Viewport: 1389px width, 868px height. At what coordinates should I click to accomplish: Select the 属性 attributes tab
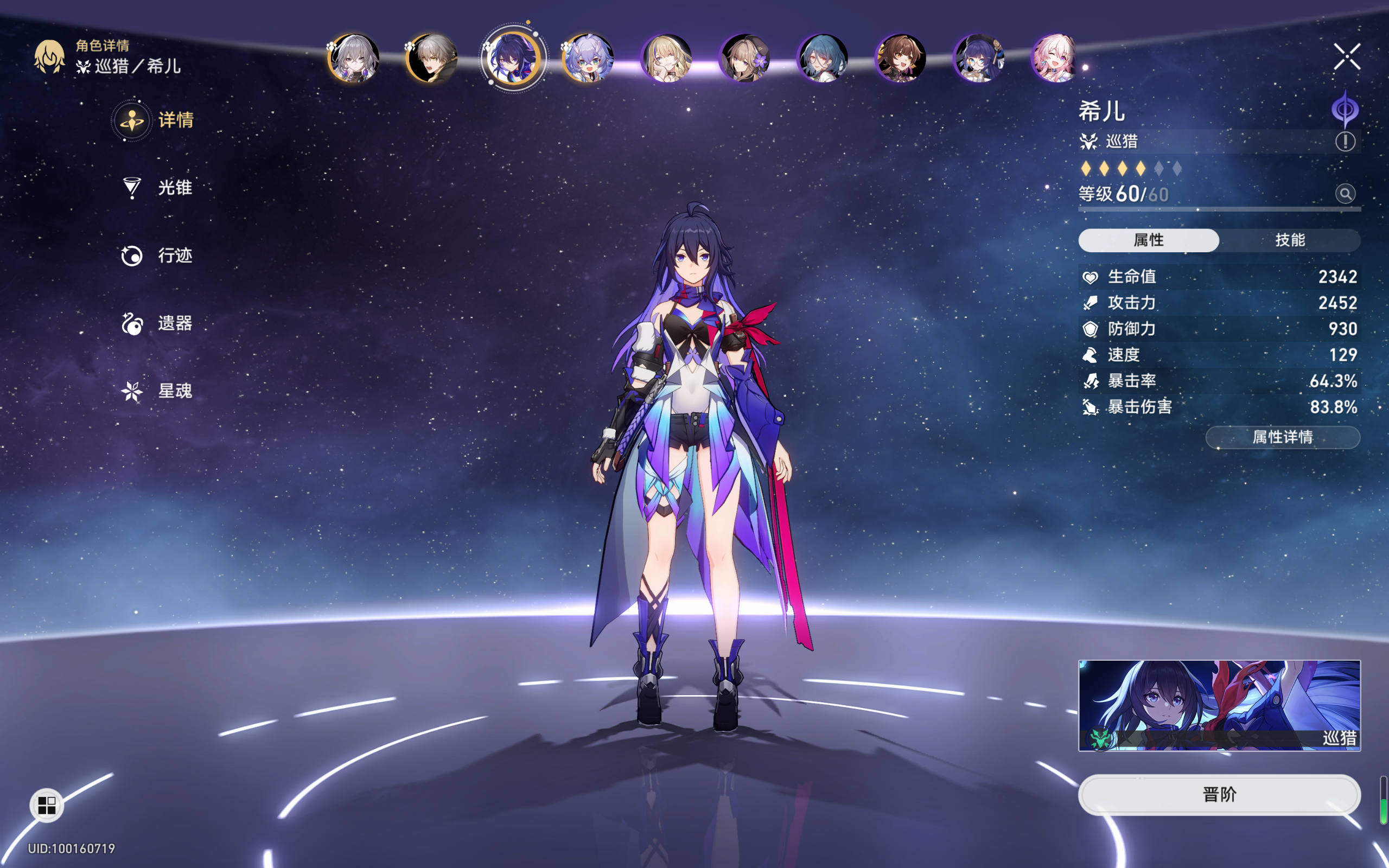click(1149, 240)
